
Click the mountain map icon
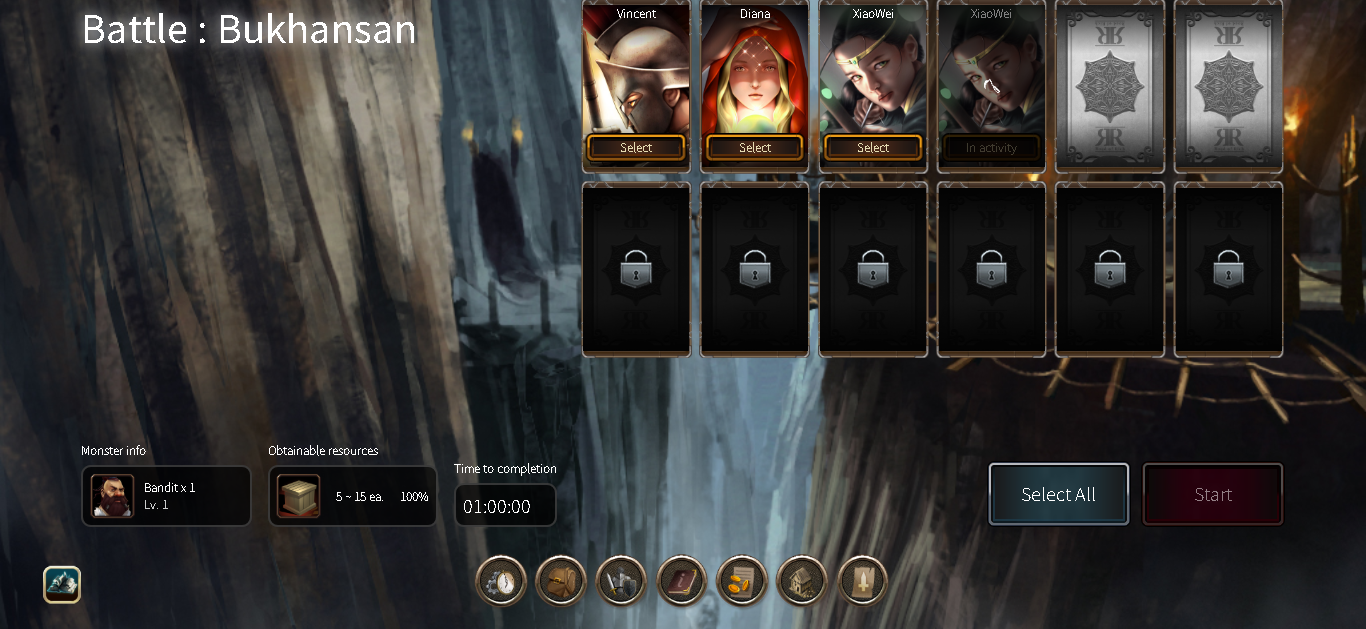point(62,585)
